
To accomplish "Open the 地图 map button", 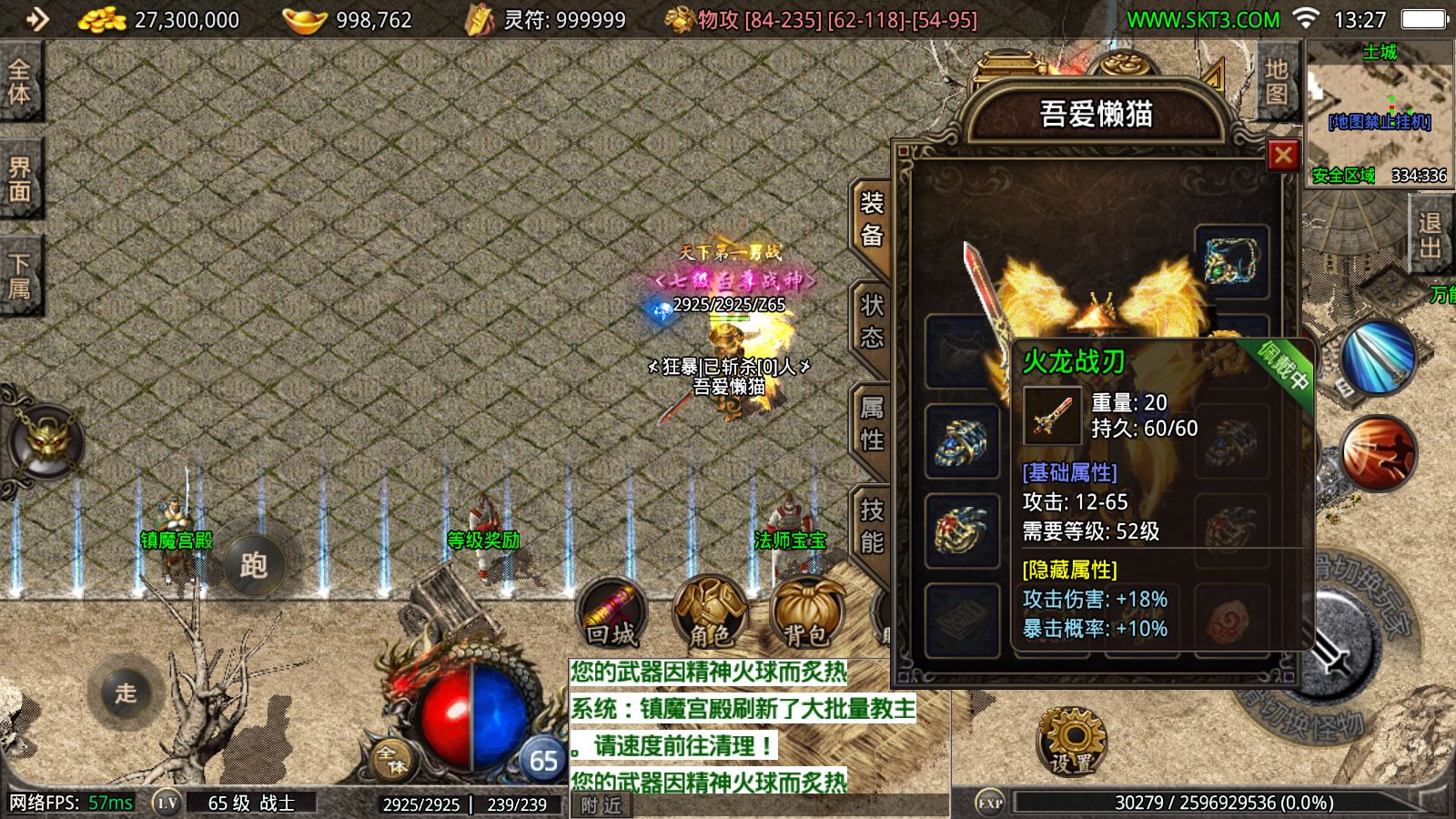I will tap(1276, 82).
